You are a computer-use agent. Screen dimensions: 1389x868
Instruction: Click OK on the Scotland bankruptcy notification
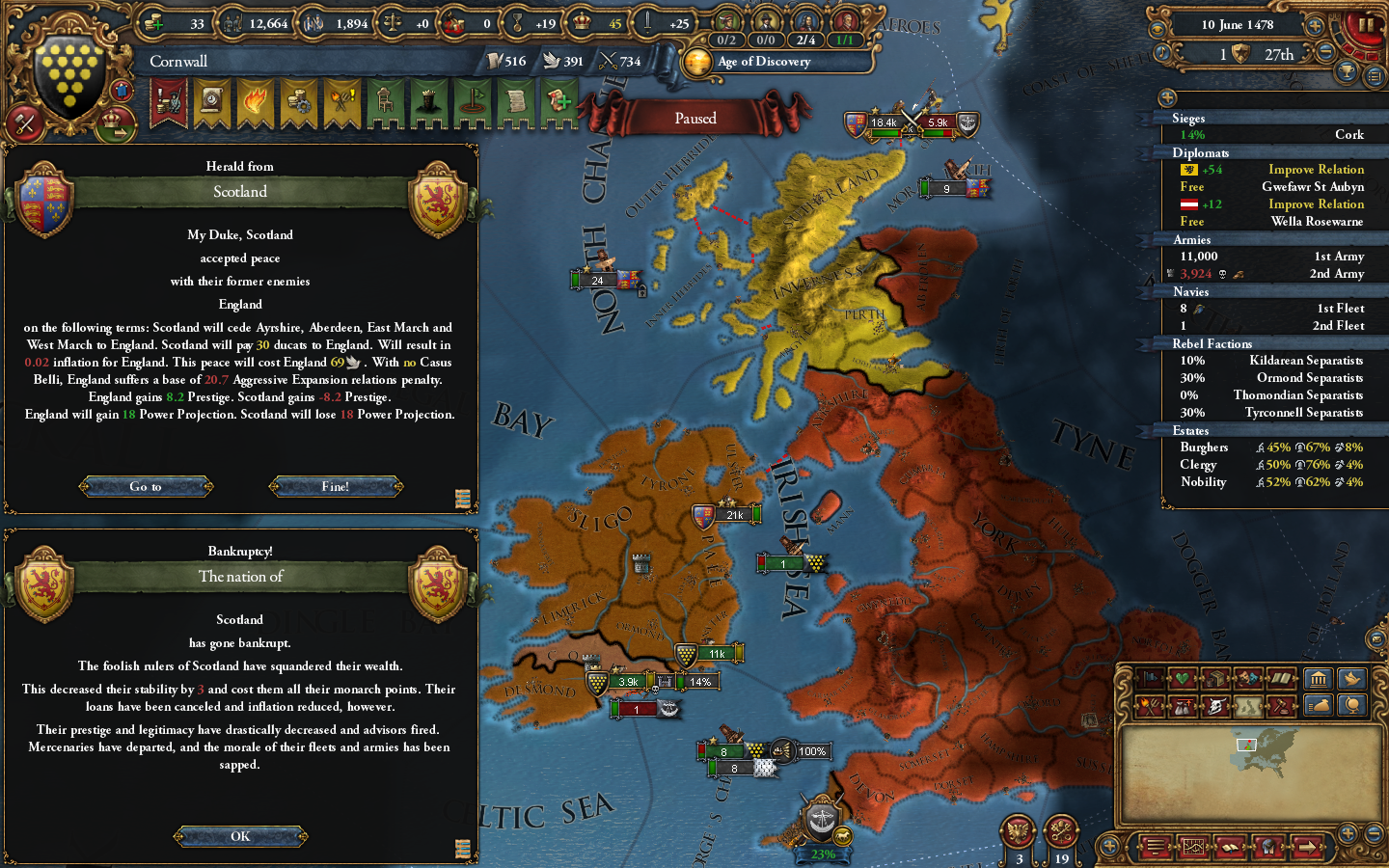tap(239, 836)
